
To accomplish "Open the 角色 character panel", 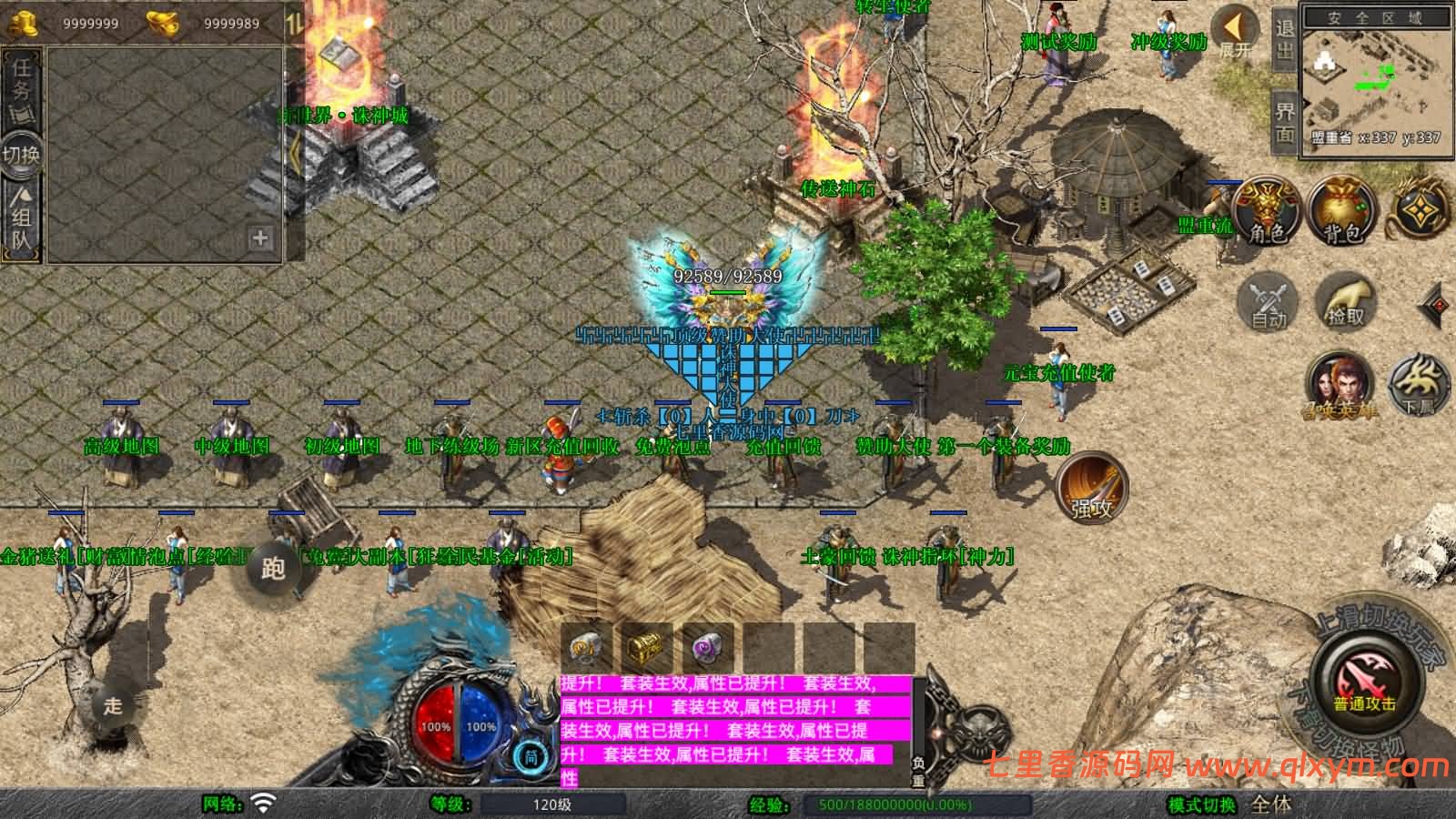I will coord(1266,211).
